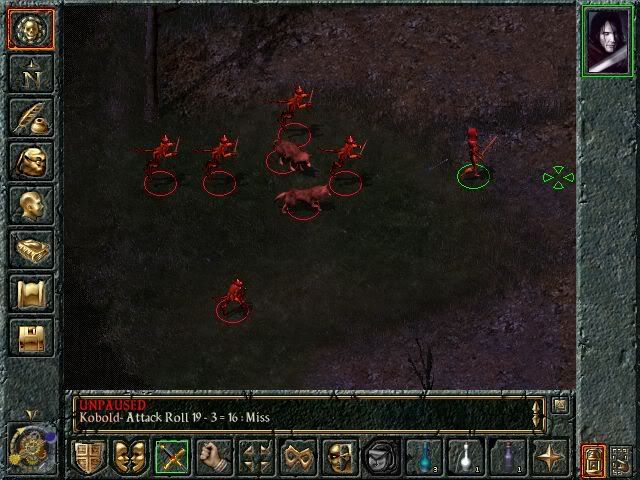
Task: Switch to the fist weapon slot
Action: pyautogui.click(x=214, y=458)
